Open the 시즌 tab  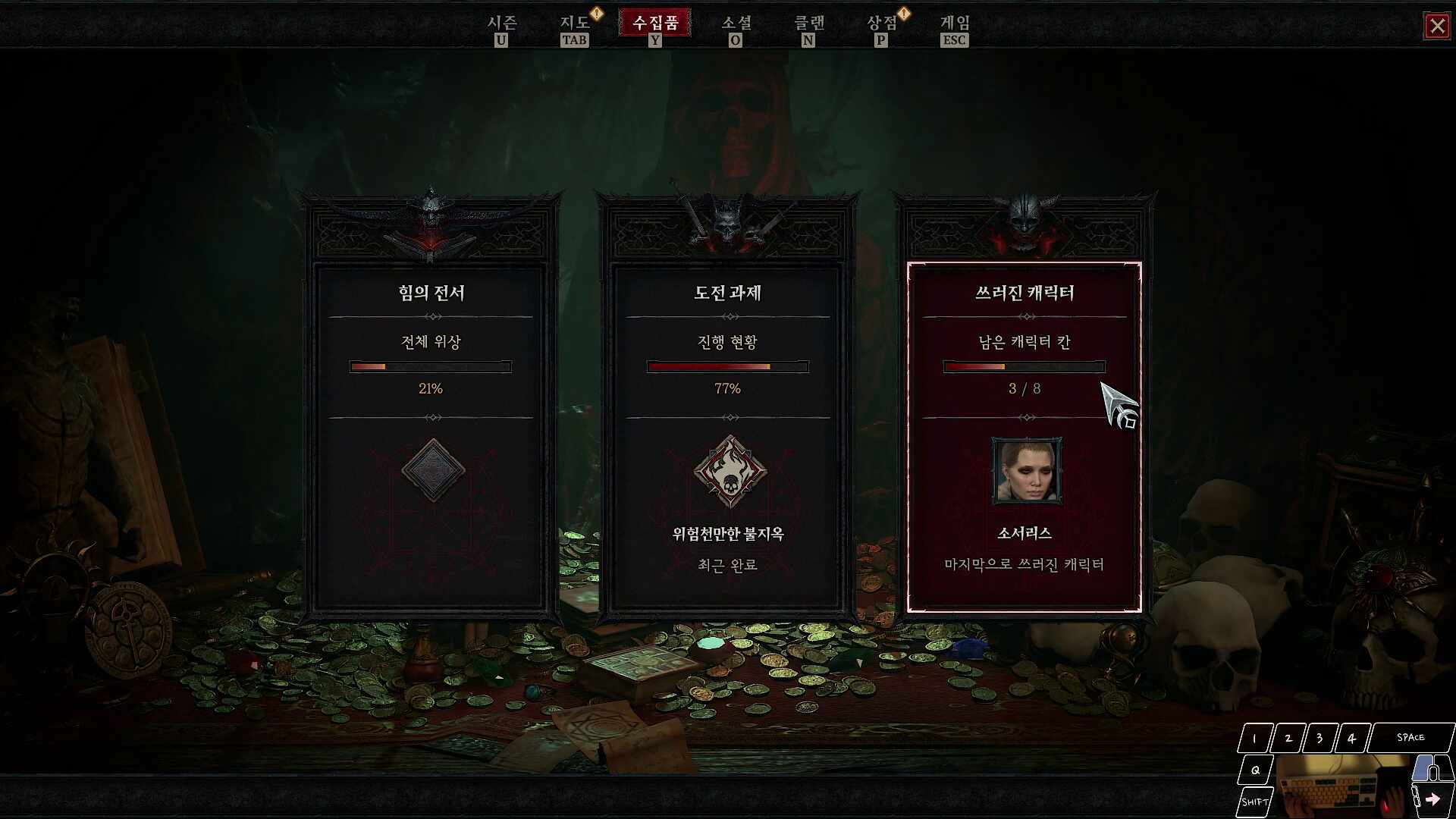[503, 24]
